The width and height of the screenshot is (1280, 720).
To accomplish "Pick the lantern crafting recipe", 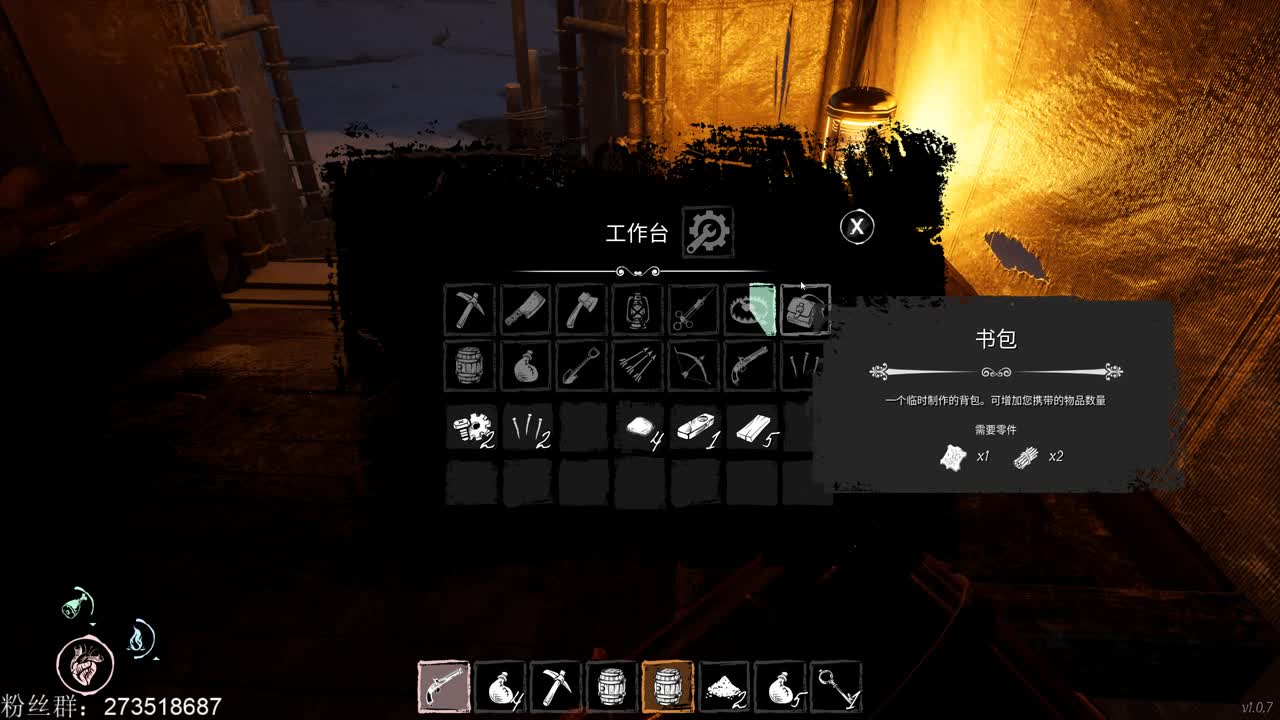I will (x=637, y=310).
